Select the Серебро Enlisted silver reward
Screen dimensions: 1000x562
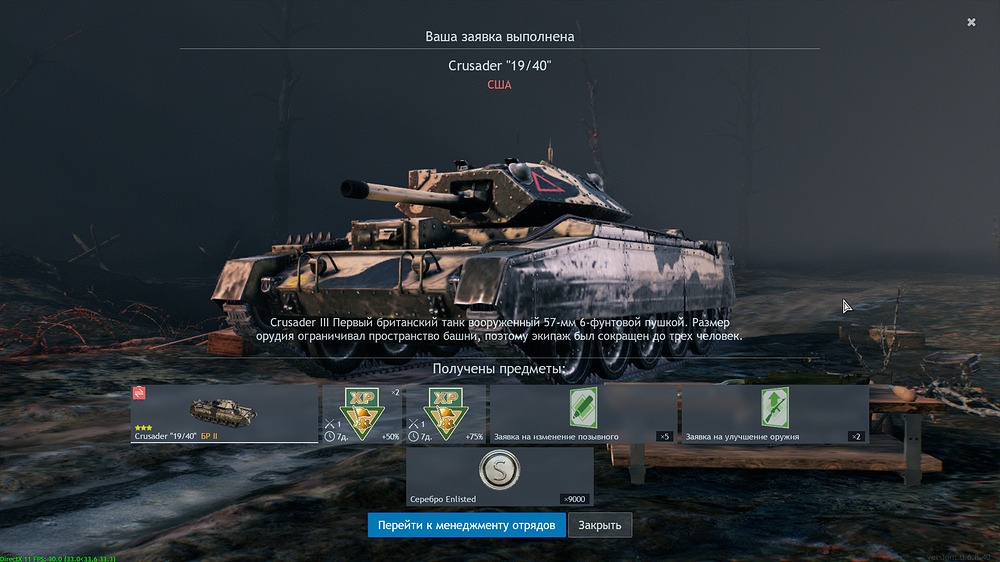(499, 476)
